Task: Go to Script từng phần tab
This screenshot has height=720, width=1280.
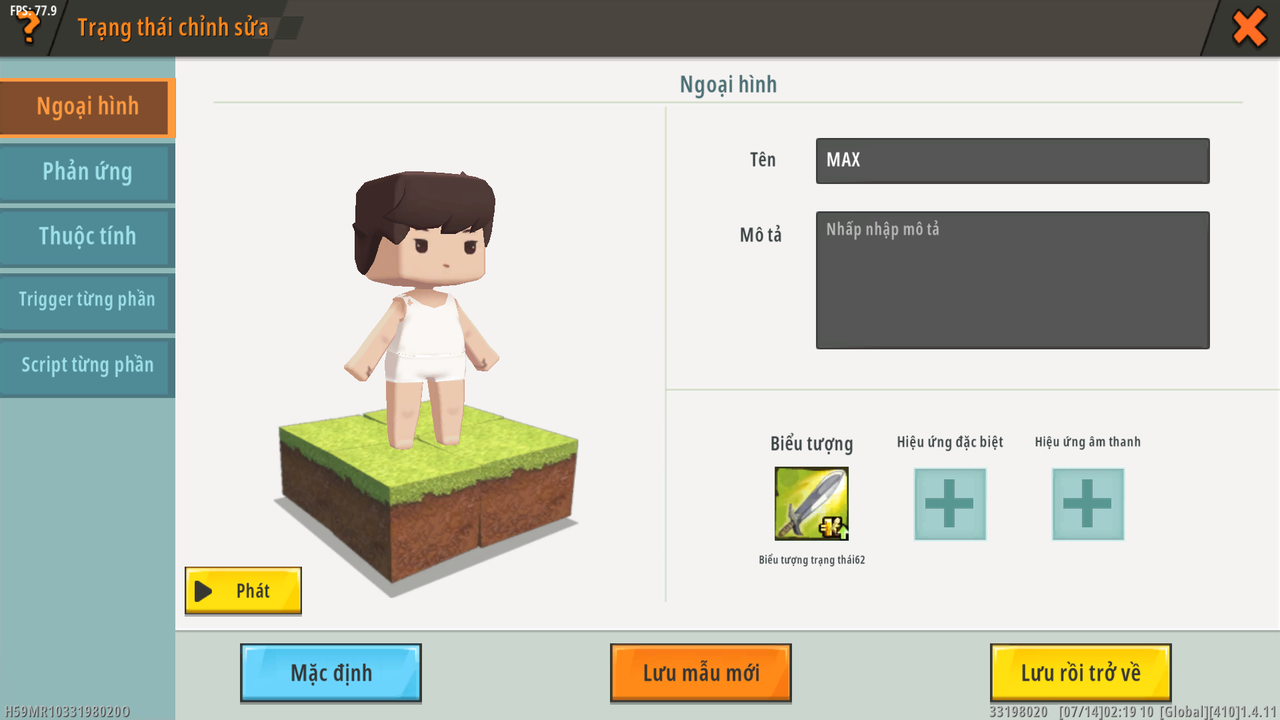Action: coord(87,365)
